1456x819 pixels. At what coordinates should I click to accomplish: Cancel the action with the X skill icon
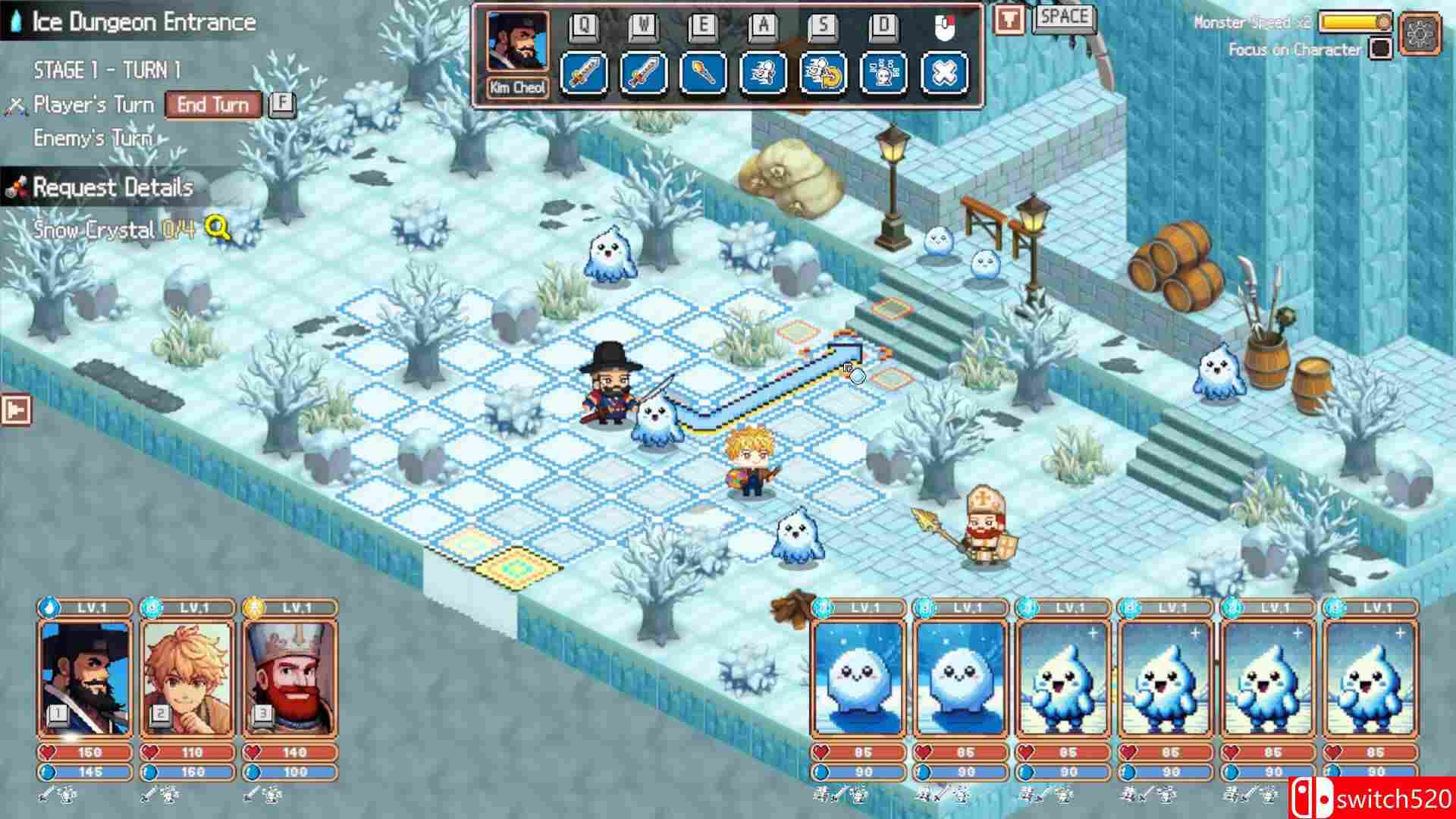[943, 71]
